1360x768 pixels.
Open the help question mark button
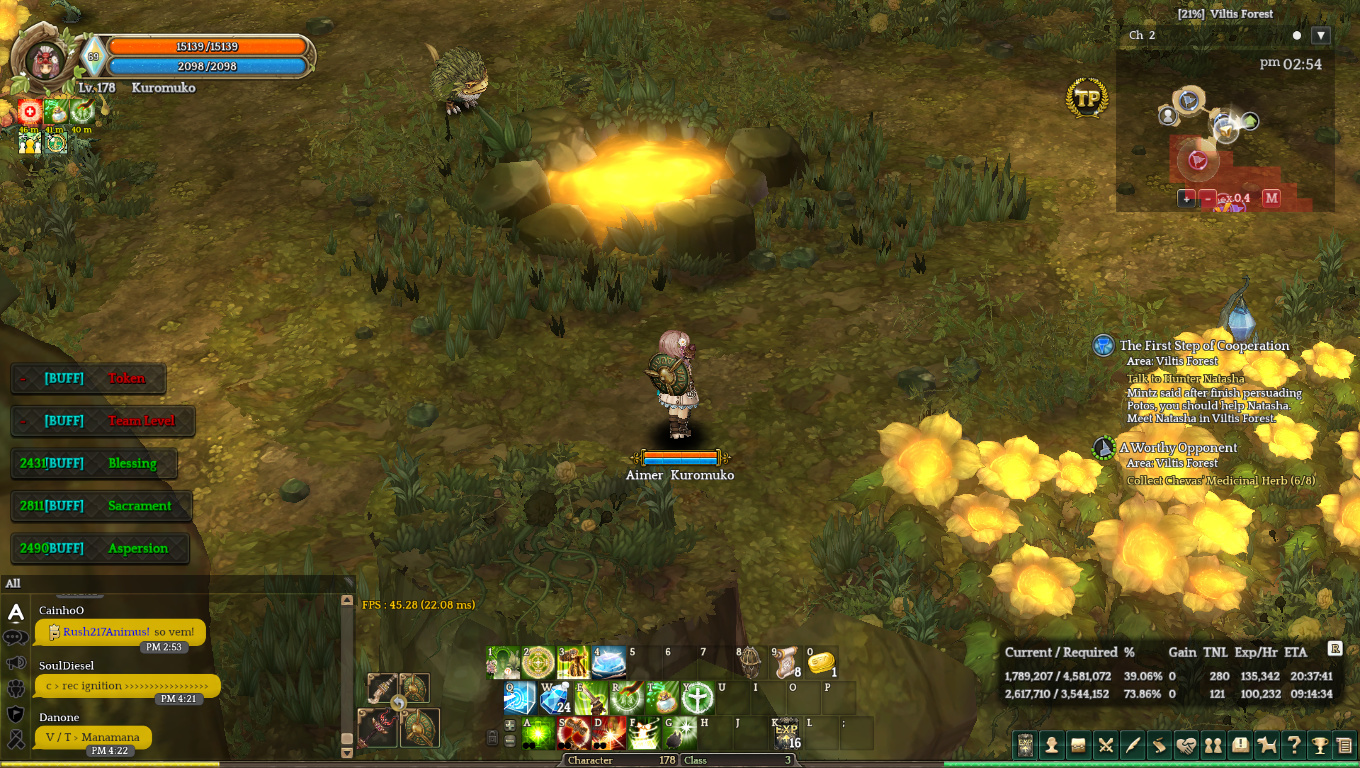[1294, 745]
